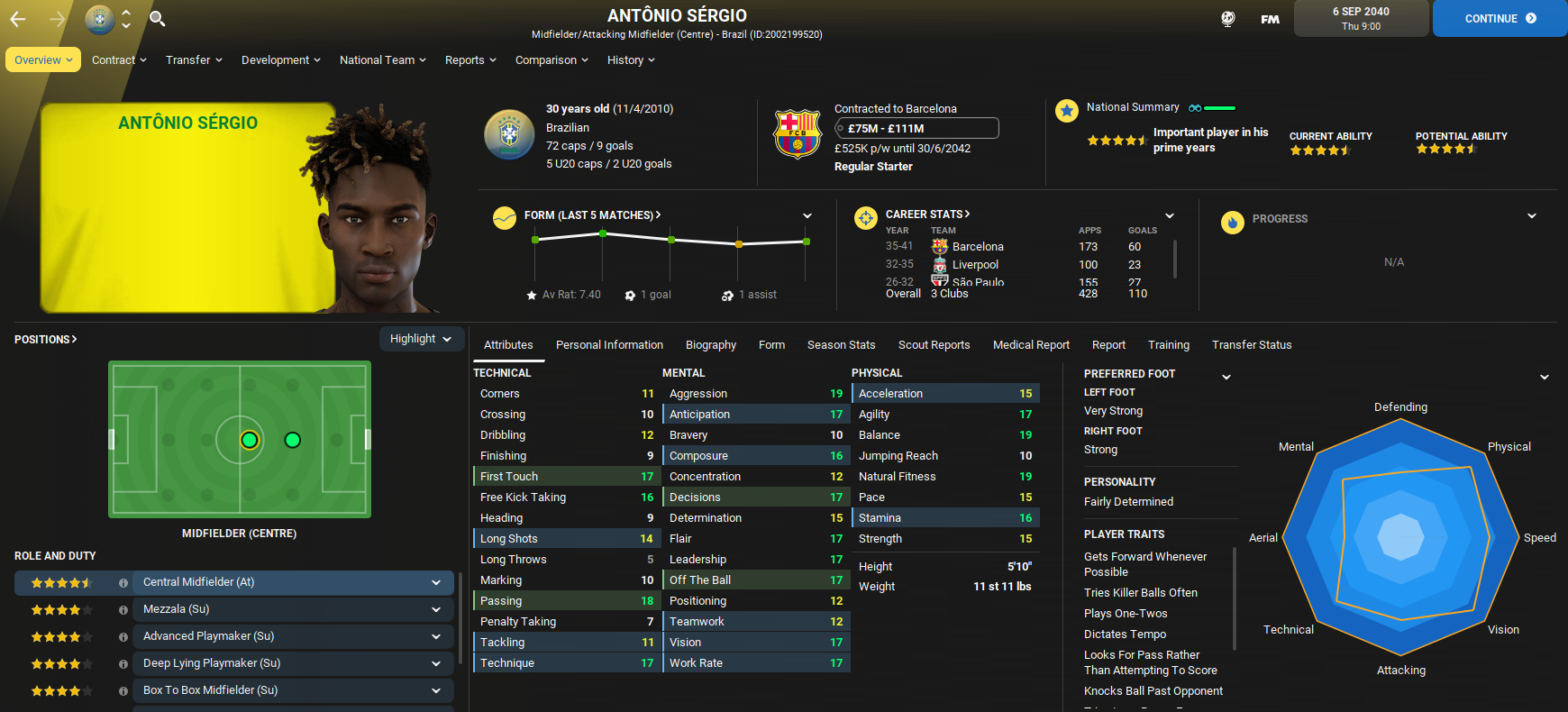
Task: Click the date display showing 6 Sep 2040
Action: click(1360, 18)
